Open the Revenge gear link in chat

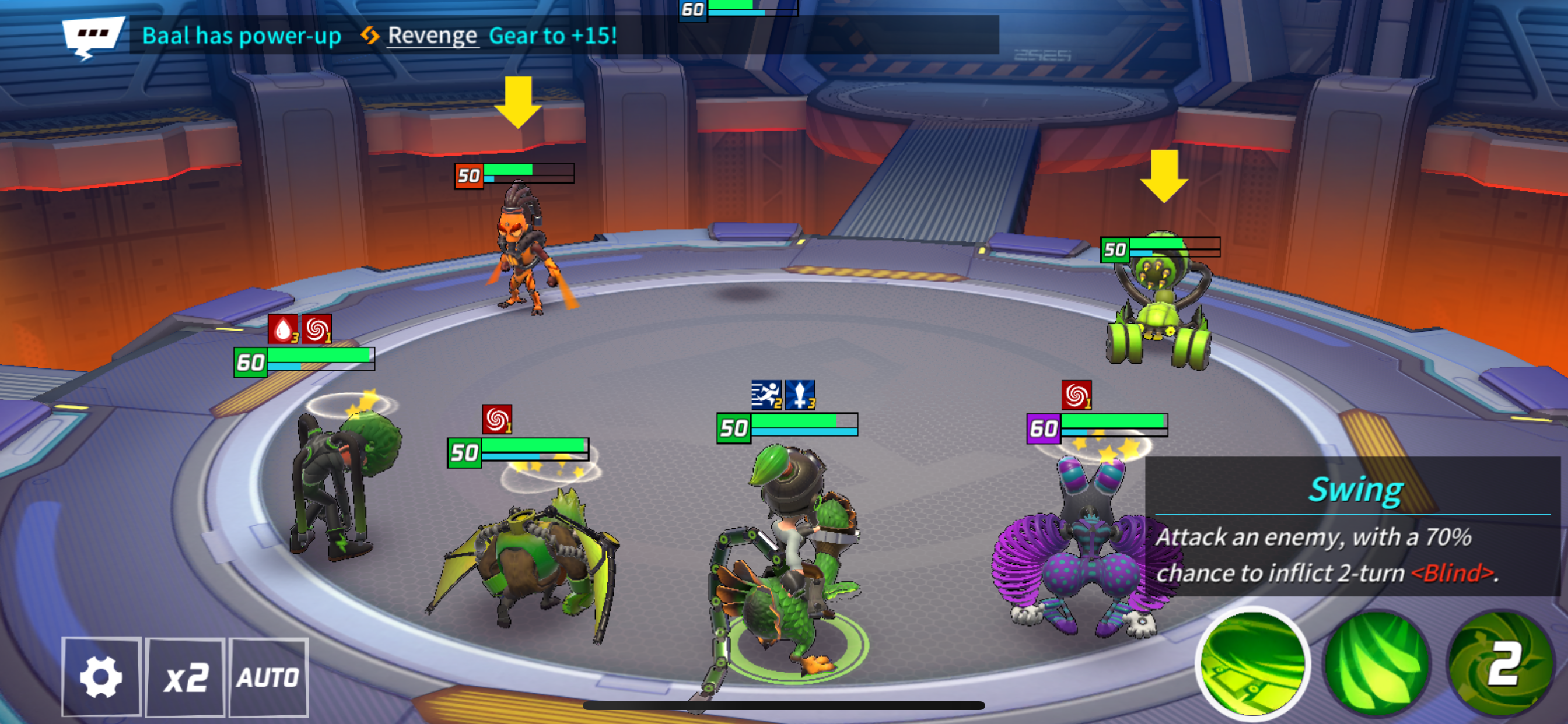coord(432,36)
